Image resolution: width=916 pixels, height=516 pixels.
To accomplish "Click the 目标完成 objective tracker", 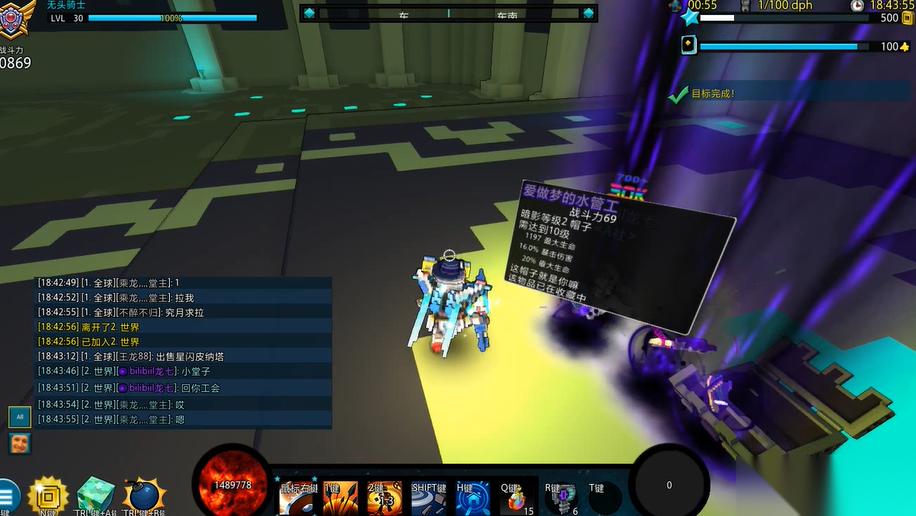I will point(712,94).
